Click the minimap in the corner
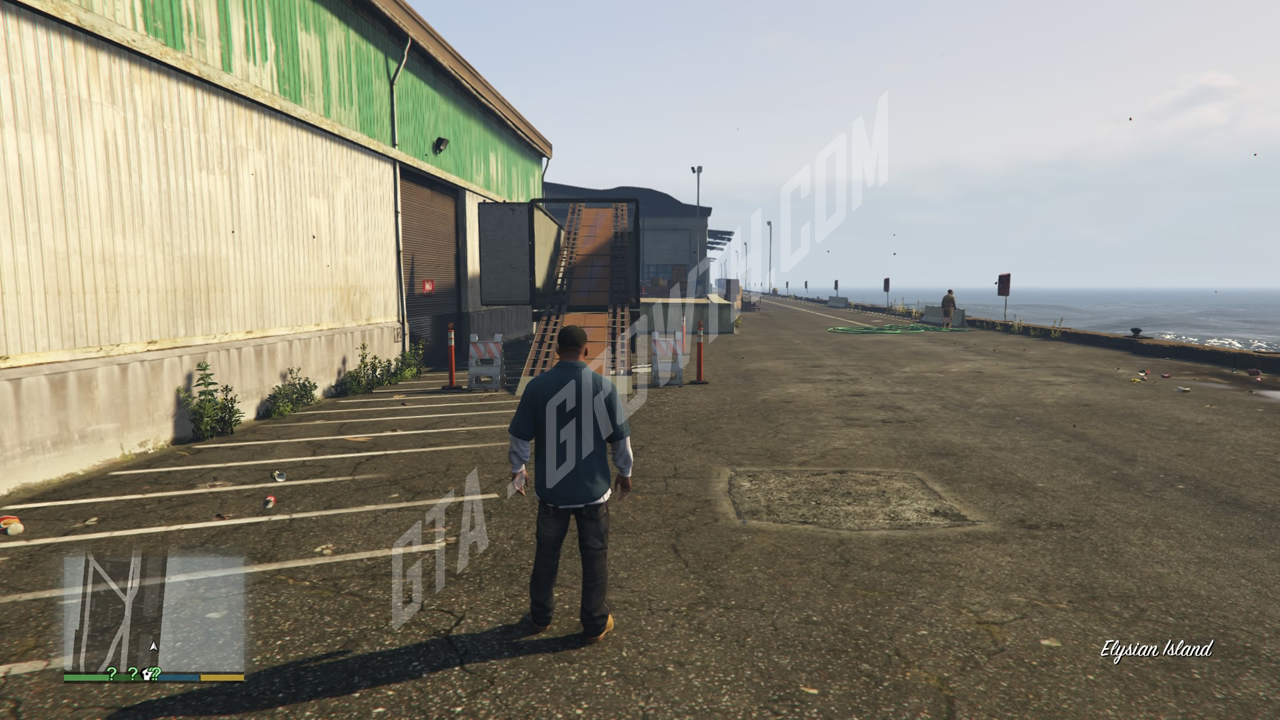Screen dimensions: 1280x720 (x=154, y=612)
